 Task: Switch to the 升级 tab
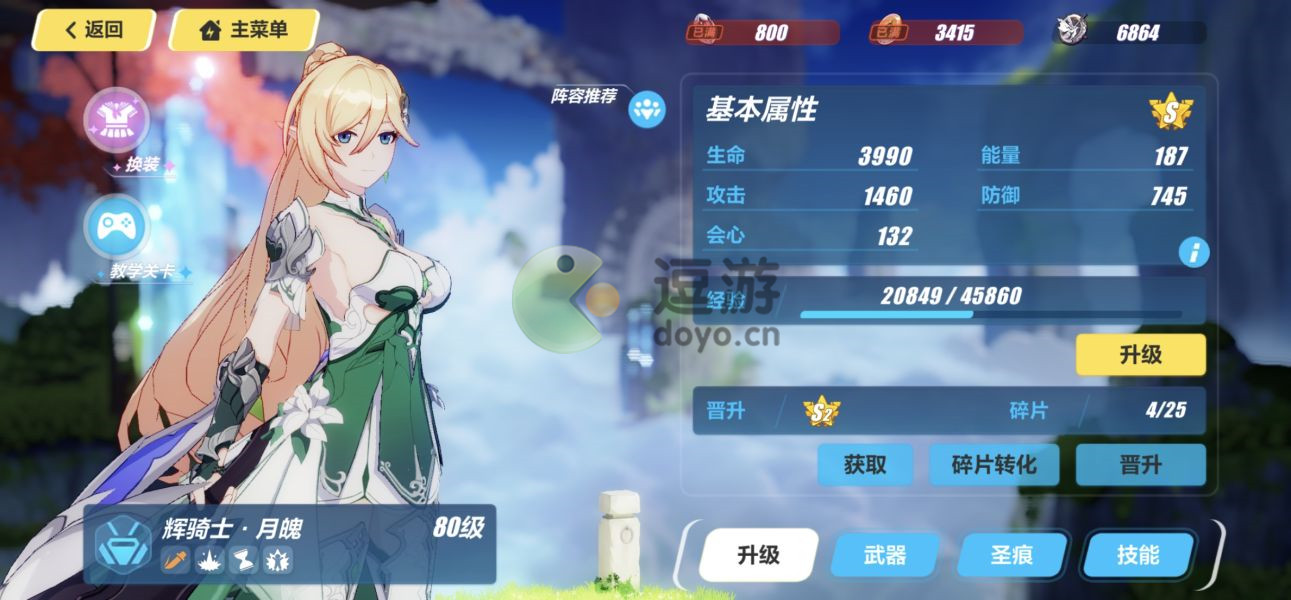pyautogui.click(x=758, y=555)
